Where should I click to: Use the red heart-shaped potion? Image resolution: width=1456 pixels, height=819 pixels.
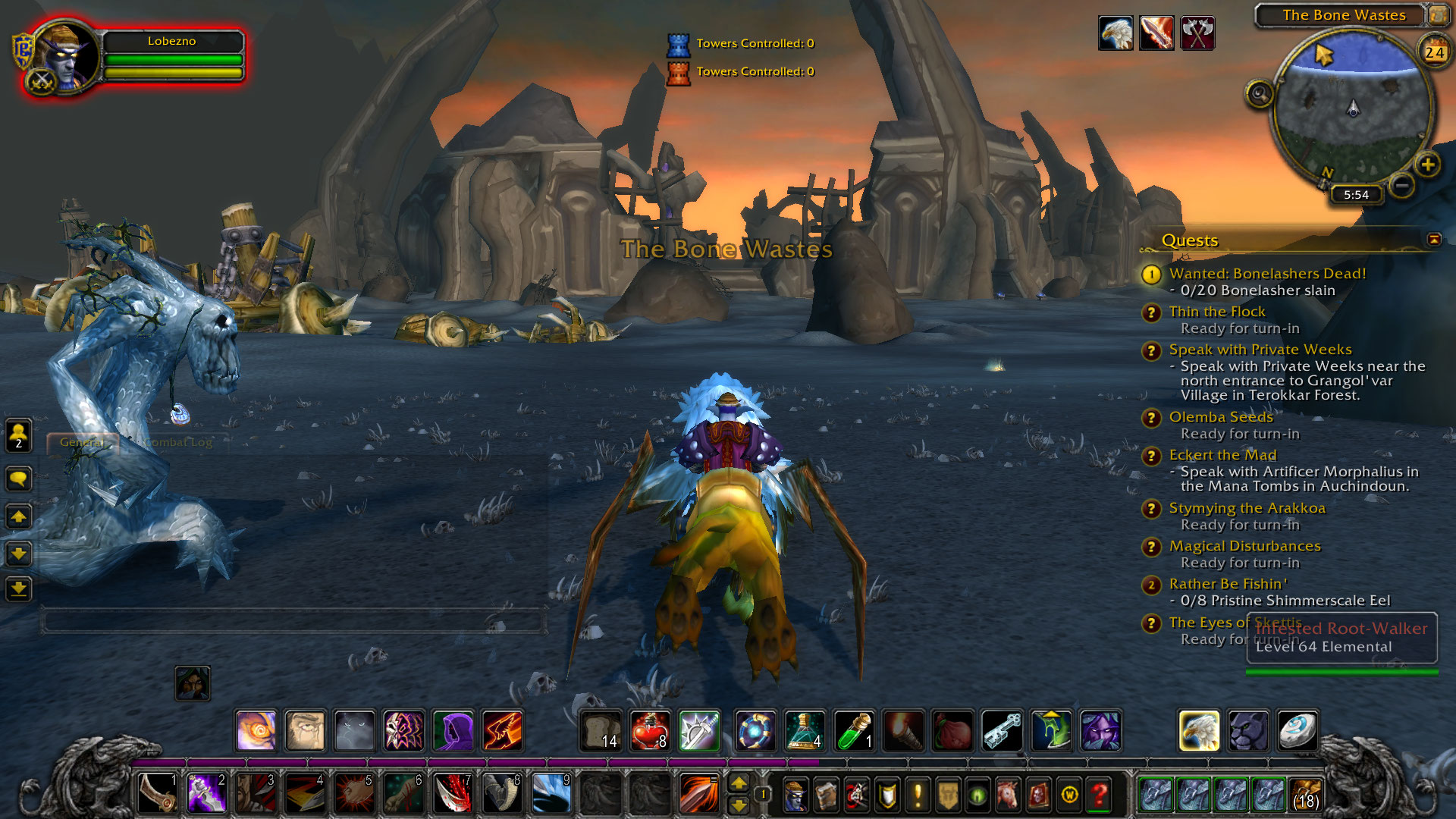tap(650, 731)
